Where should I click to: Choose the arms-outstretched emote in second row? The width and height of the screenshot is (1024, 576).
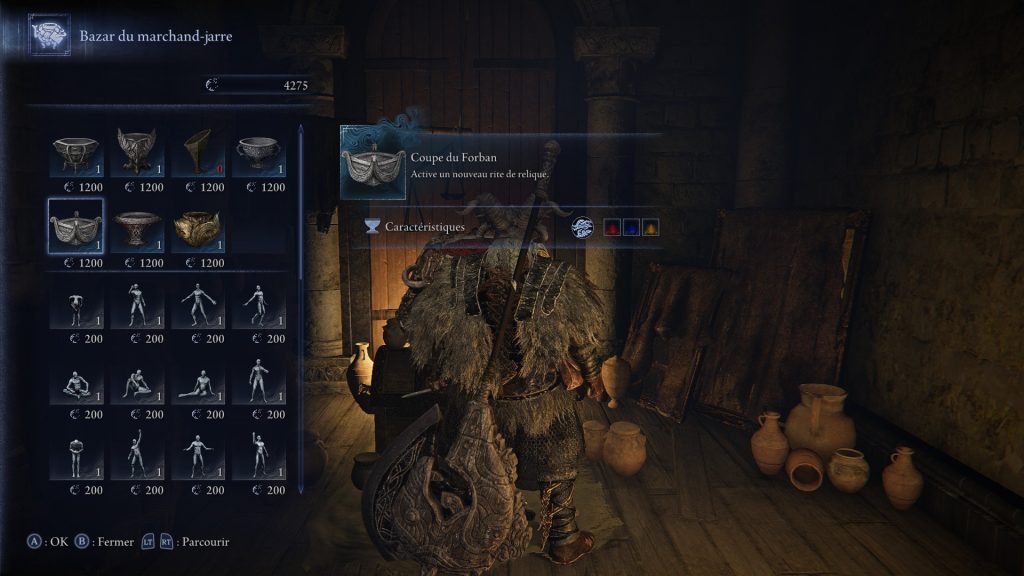point(198,306)
